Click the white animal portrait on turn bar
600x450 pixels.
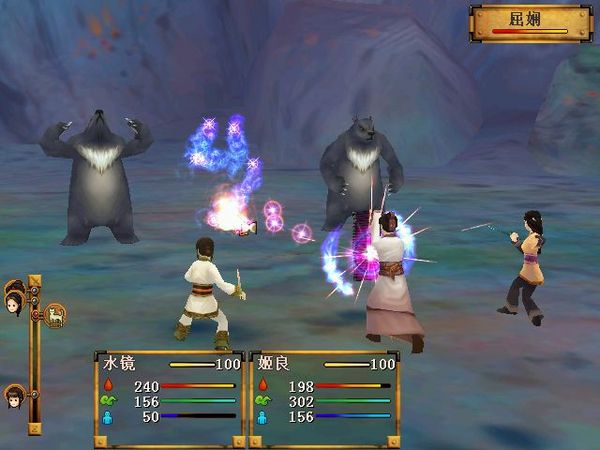[x=54, y=315]
